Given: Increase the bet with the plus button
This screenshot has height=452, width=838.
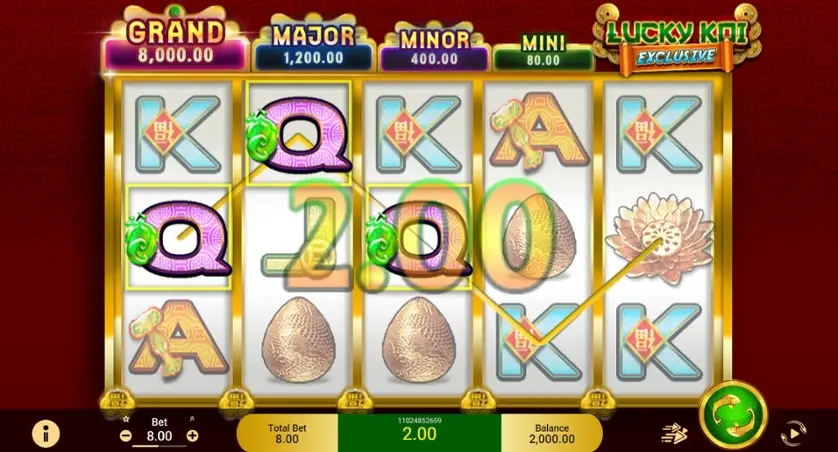Looking at the screenshot, I should [192, 436].
